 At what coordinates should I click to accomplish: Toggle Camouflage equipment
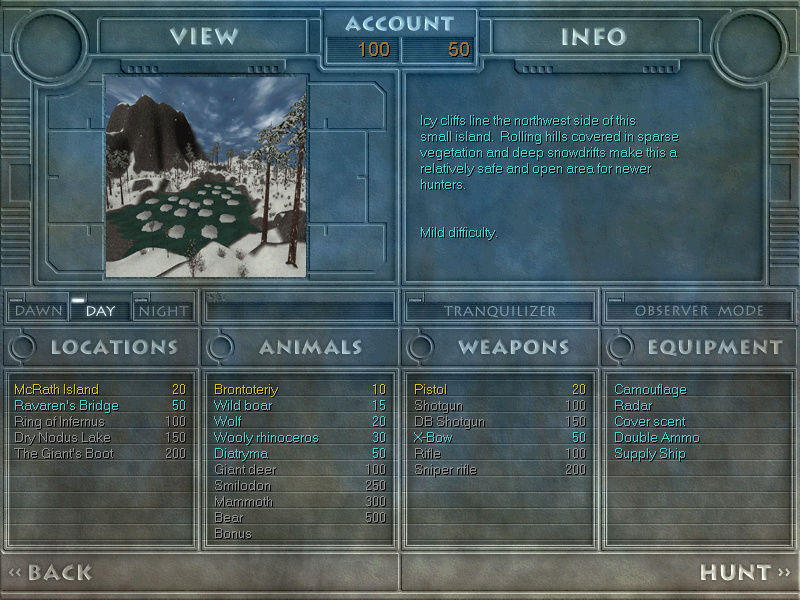click(x=650, y=389)
